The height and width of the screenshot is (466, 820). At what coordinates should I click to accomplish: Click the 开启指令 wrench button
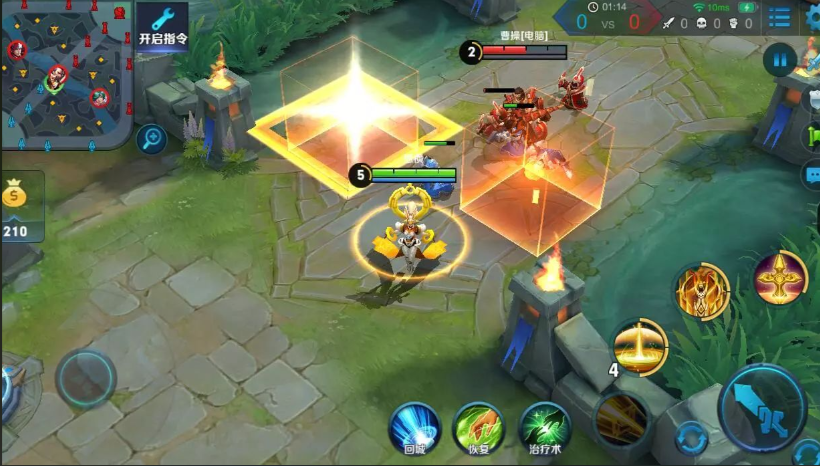[163, 24]
